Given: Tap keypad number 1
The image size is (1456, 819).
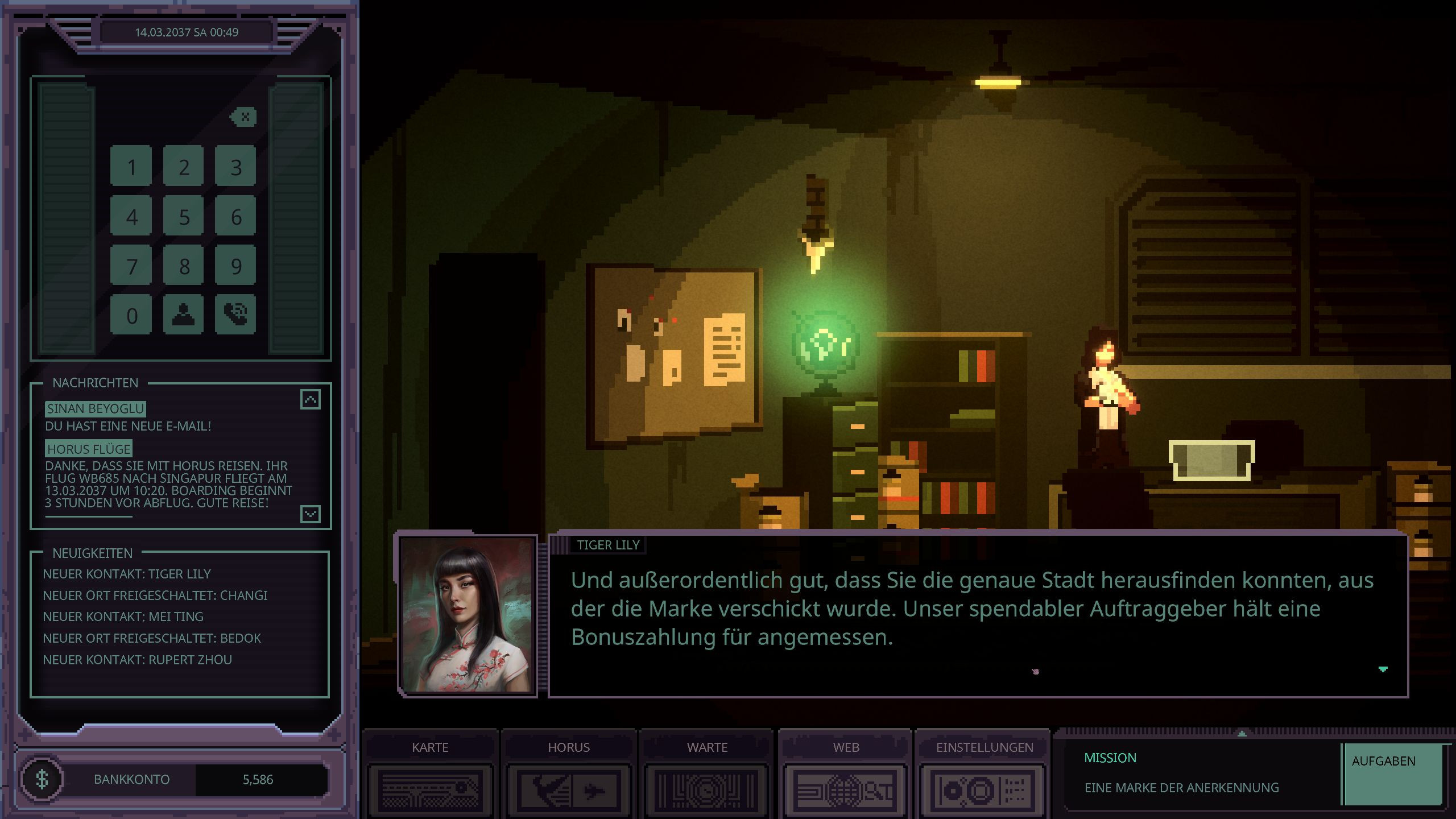Looking at the screenshot, I should [x=131, y=167].
